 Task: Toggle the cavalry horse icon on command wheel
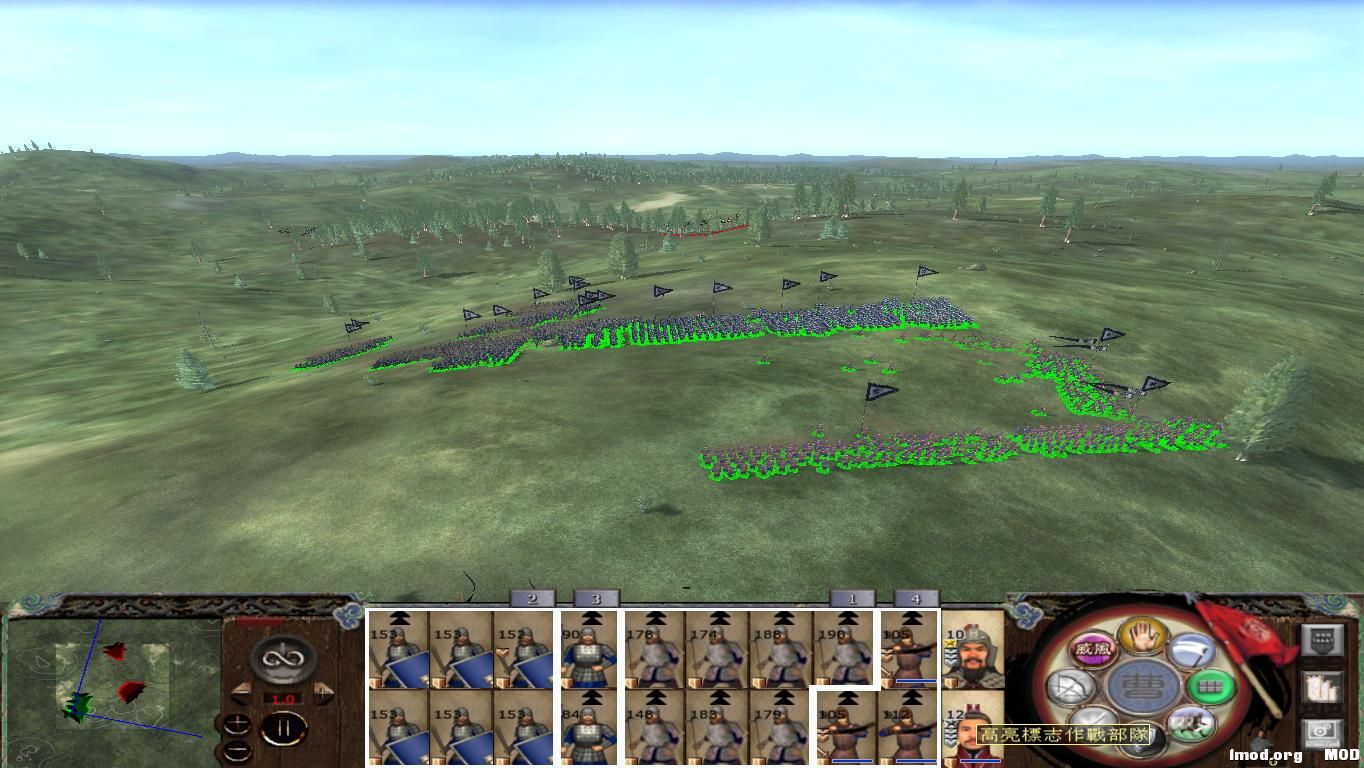click(x=1190, y=724)
